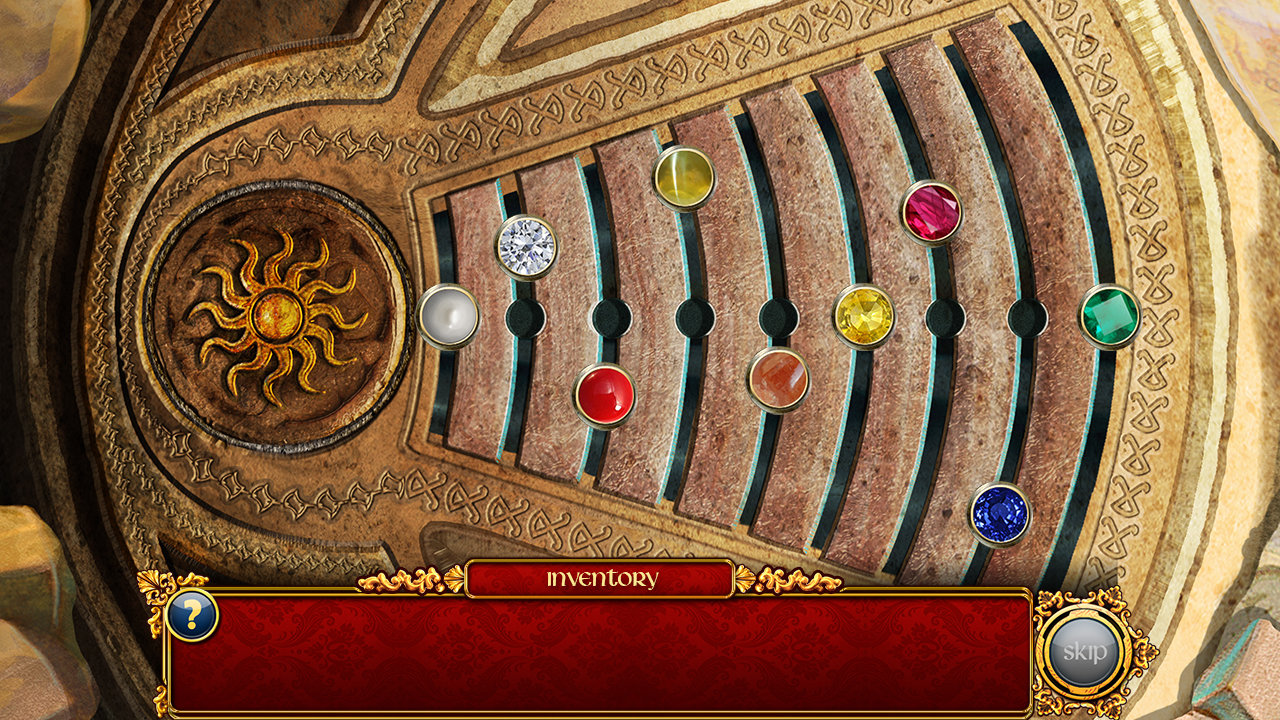Select the round red gem

[x=605, y=395]
